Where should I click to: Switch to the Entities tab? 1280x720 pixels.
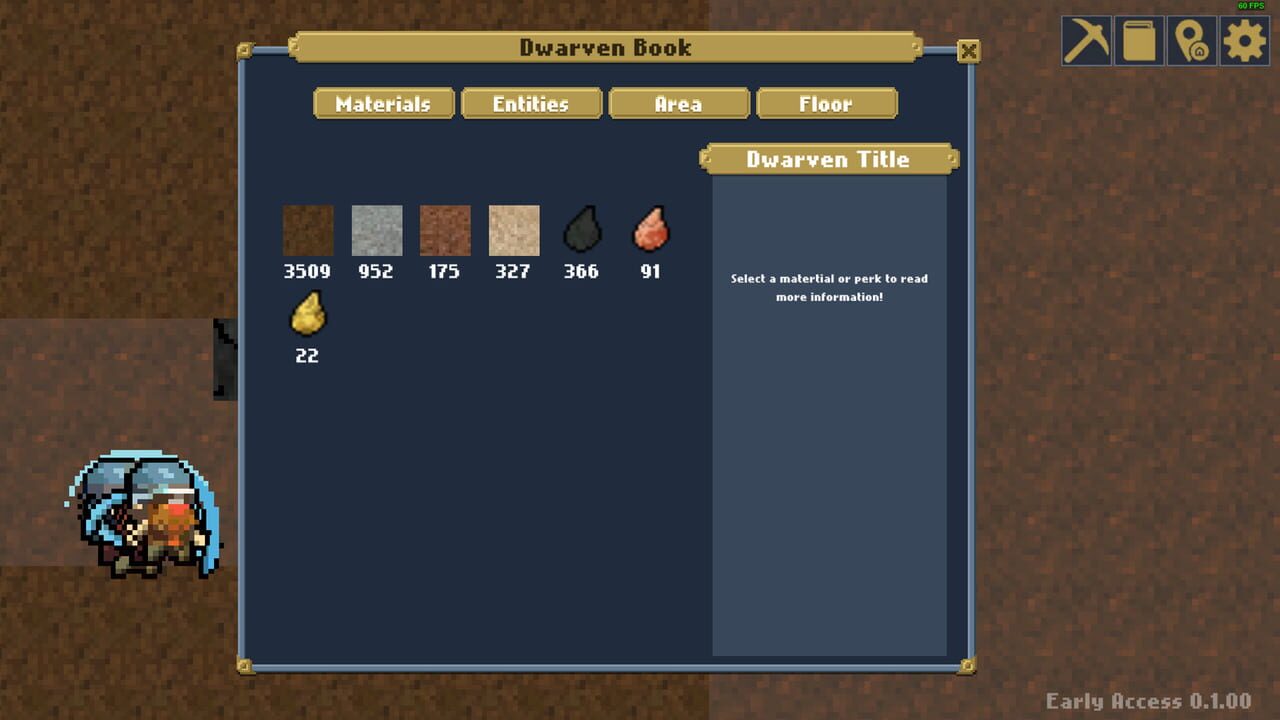tap(531, 103)
